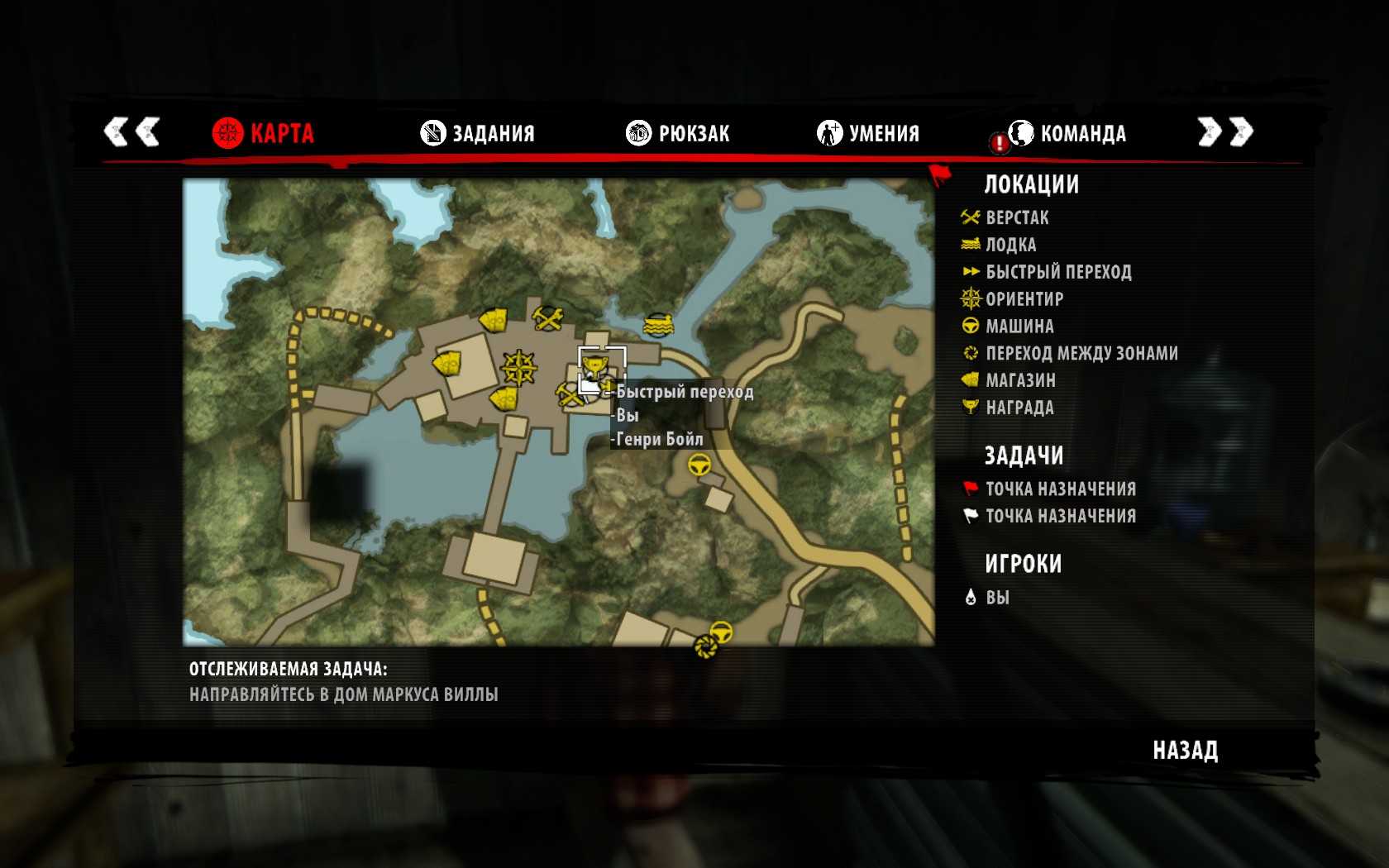Click the tracked task text below map
The image size is (1389, 868).
click(343, 694)
